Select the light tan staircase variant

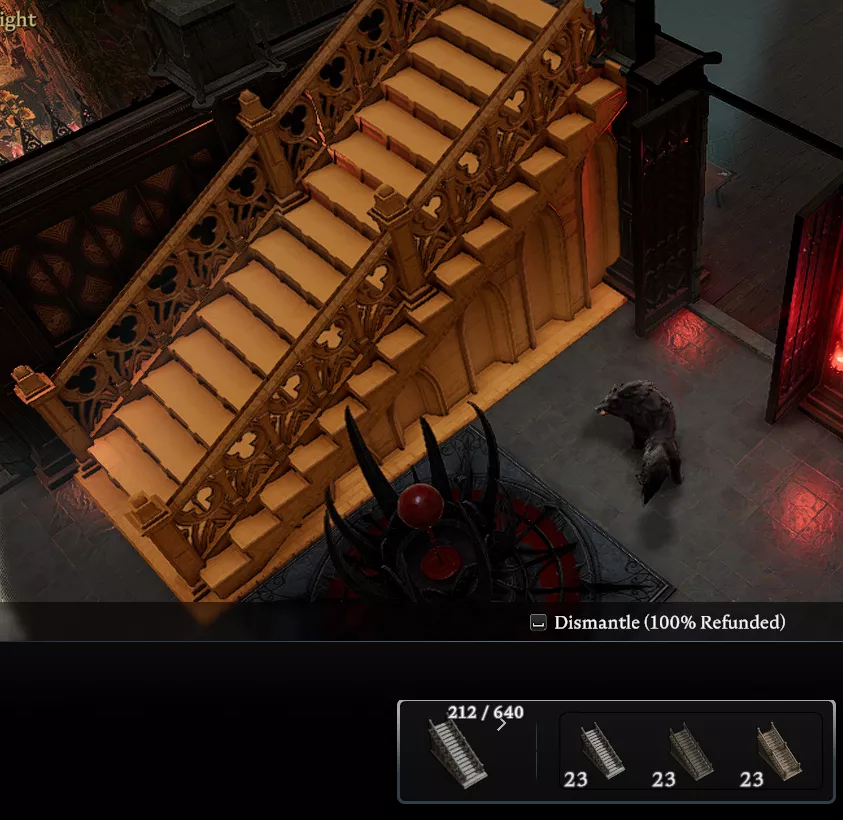[x=779, y=752]
